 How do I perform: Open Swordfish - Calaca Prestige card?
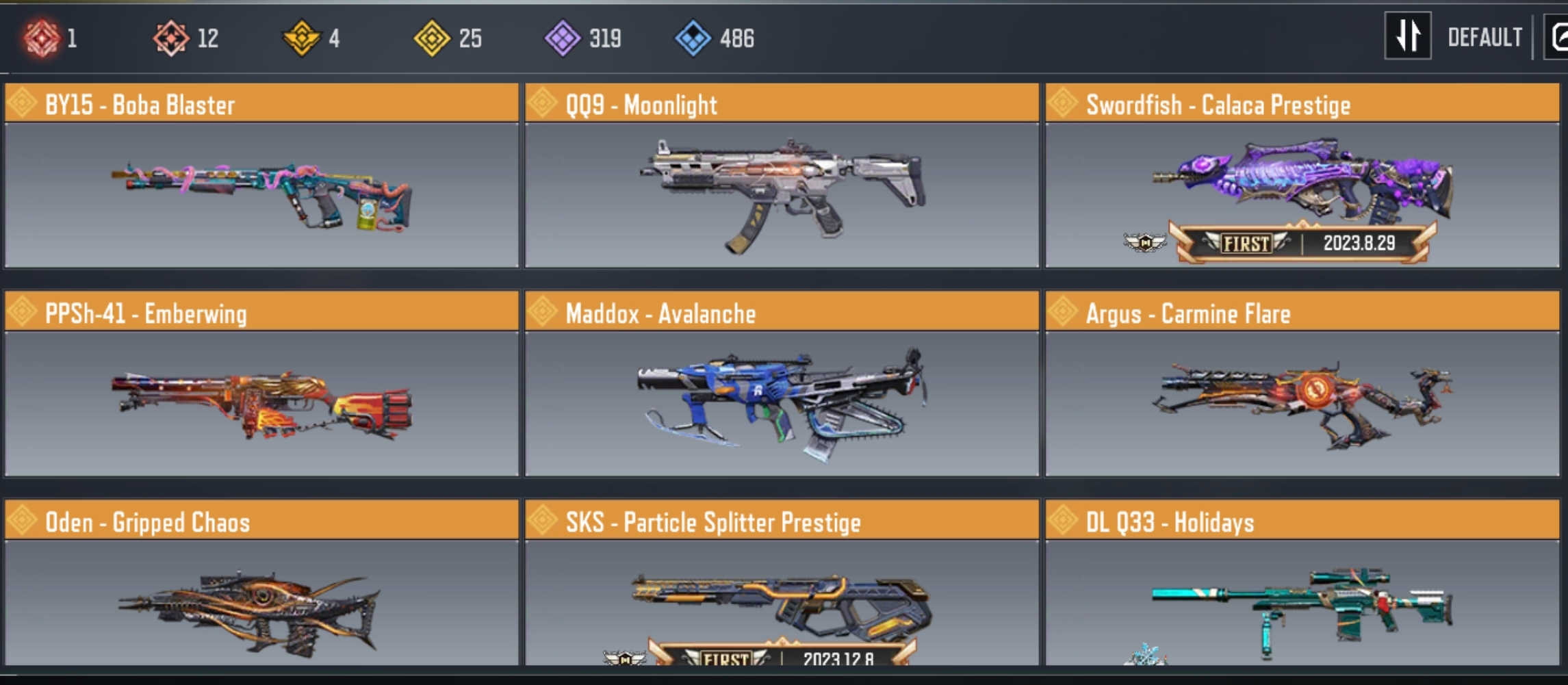1302,176
